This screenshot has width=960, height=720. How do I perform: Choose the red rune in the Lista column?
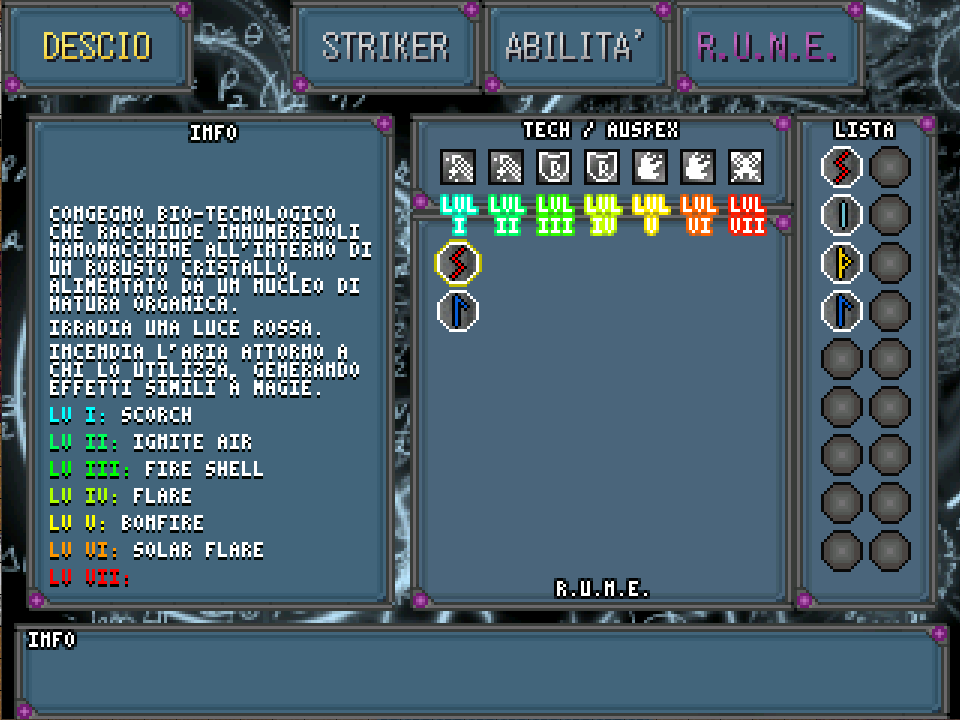(842, 166)
